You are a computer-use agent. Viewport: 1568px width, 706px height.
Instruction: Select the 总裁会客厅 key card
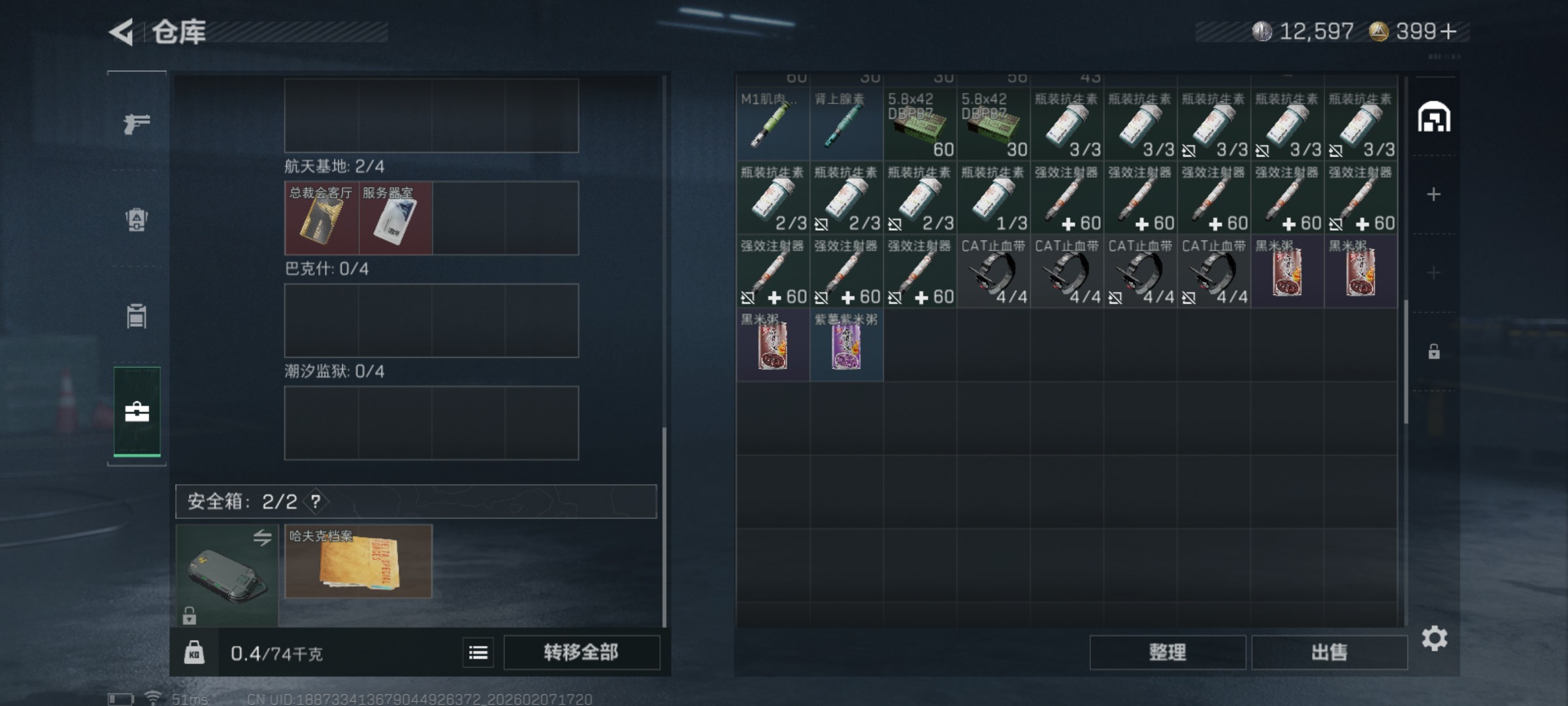click(321, 218)
